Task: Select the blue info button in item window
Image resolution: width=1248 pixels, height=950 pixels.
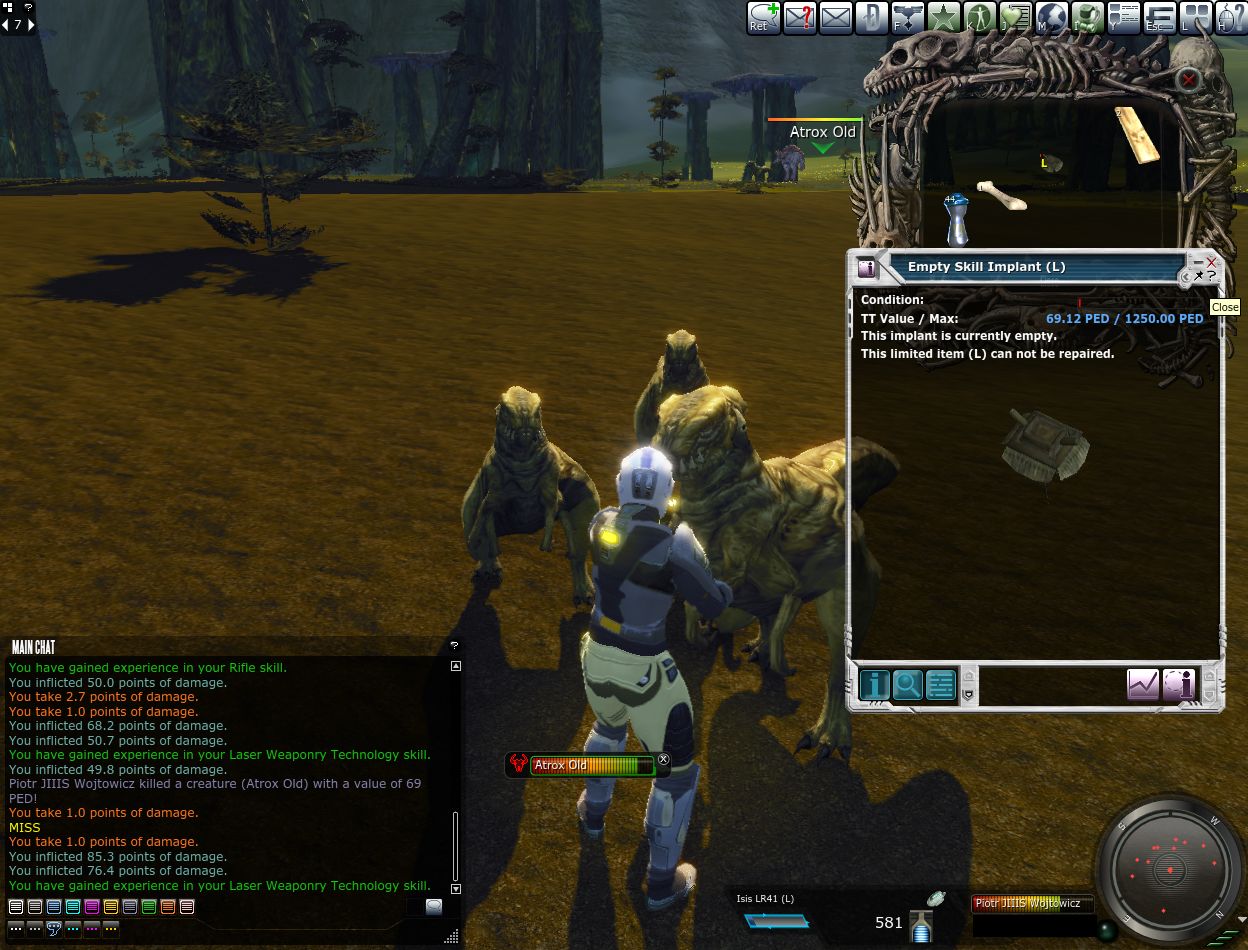Action: pyautogui.click(x=874, y=684)
